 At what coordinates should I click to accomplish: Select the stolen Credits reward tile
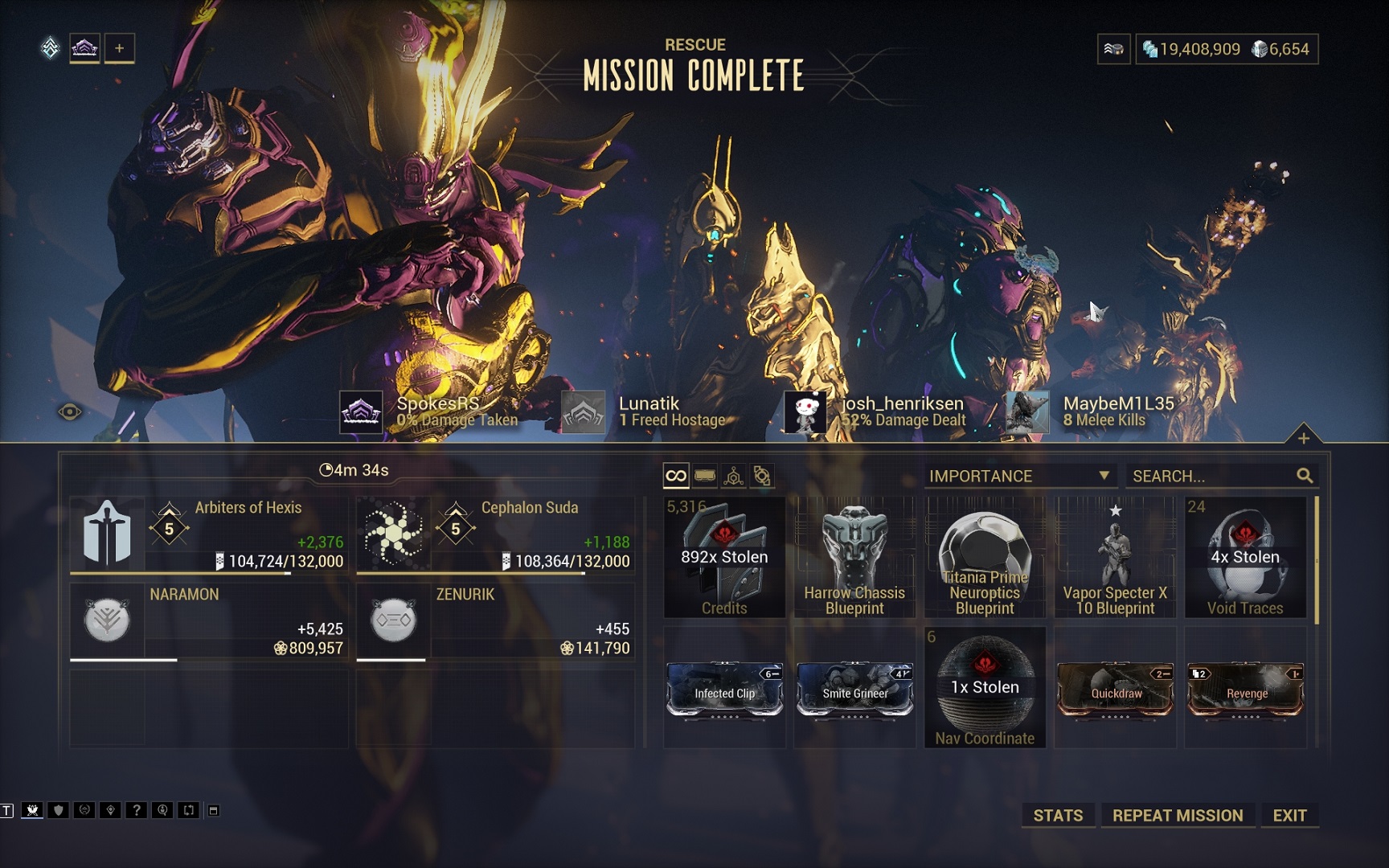click(724, 557)
